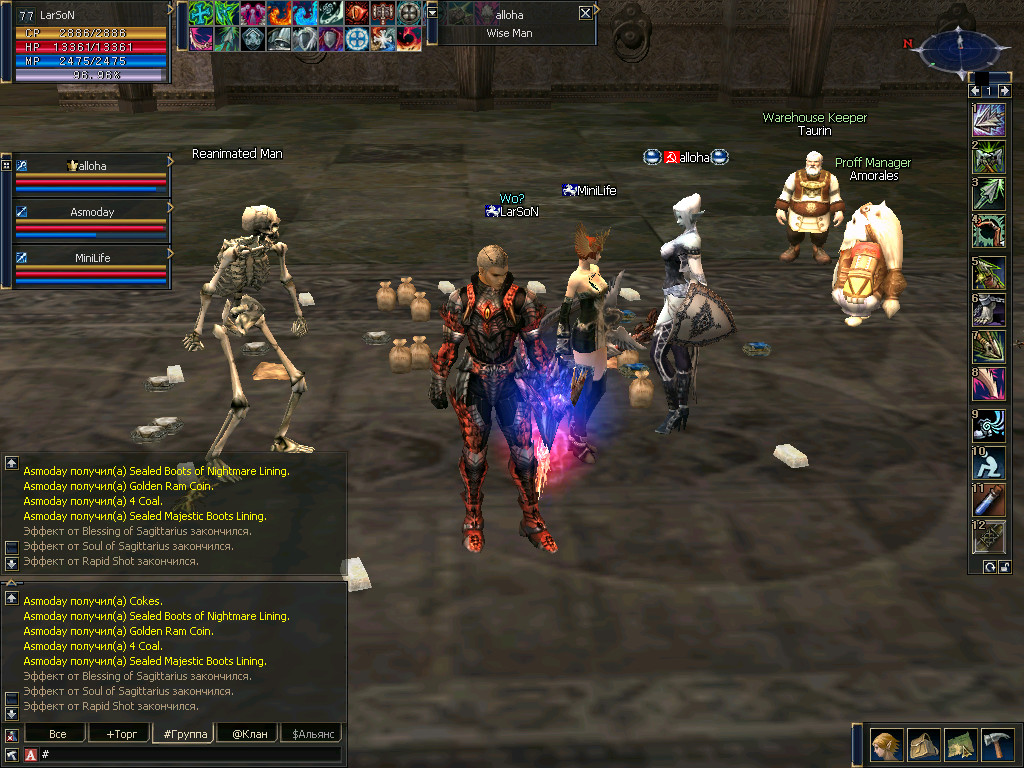
Task: Activate the sitting figure action in slot 10
Action: pyautogui.click(x=990, y=462)
